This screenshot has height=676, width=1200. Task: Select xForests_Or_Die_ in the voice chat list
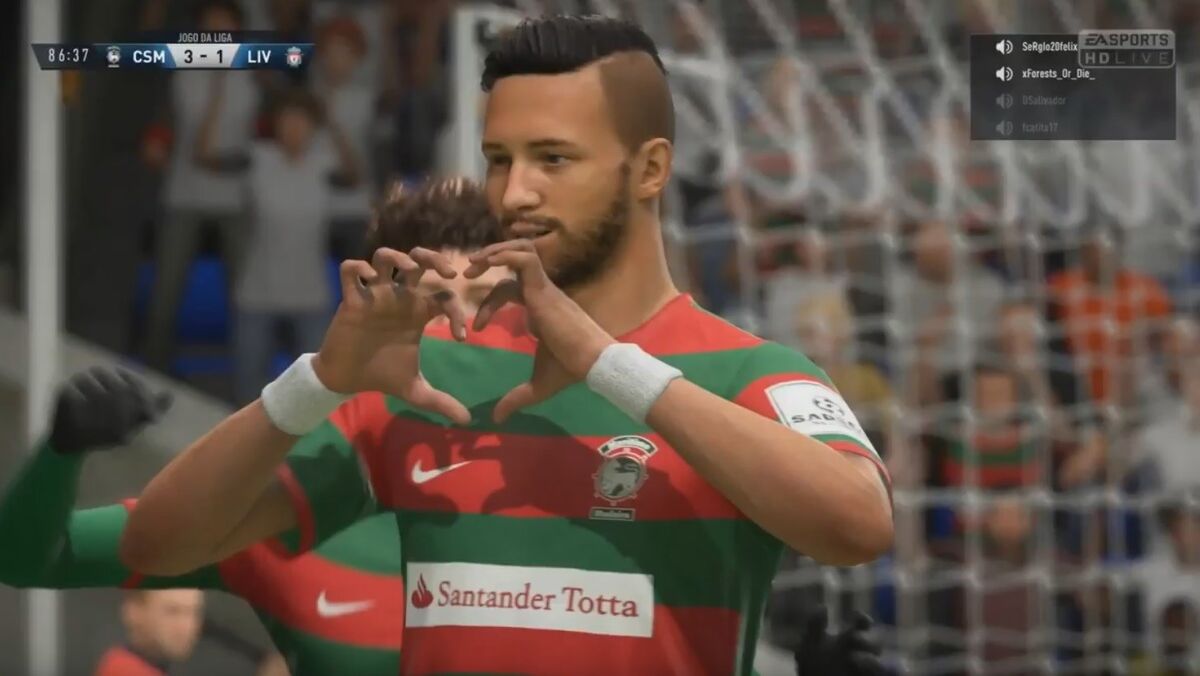[x=1057, y=74]
